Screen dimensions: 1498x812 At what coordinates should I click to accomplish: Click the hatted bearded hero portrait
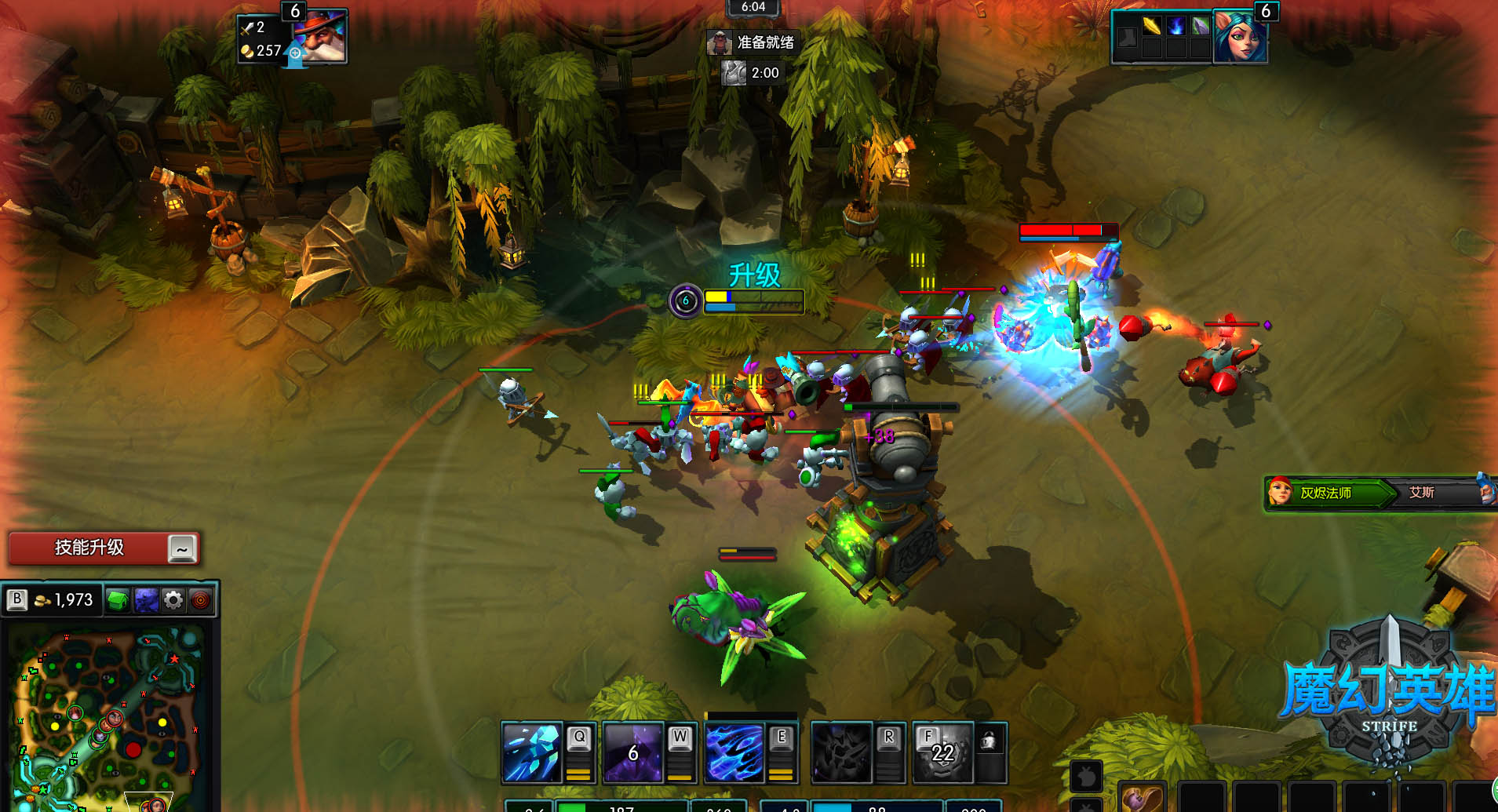click(319, 37)
